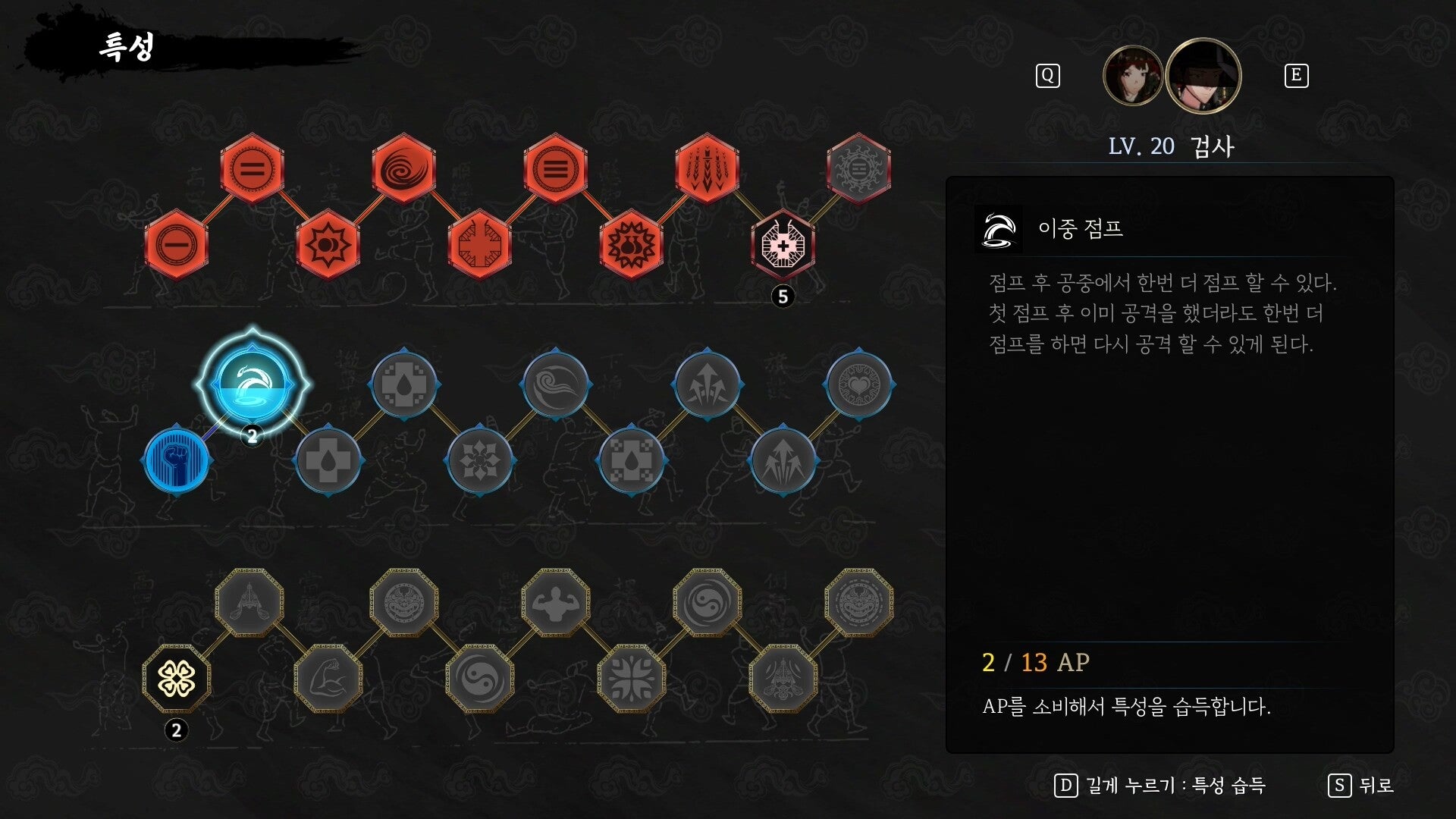Choose the red downward arrows trait

(x=707, y=168)
